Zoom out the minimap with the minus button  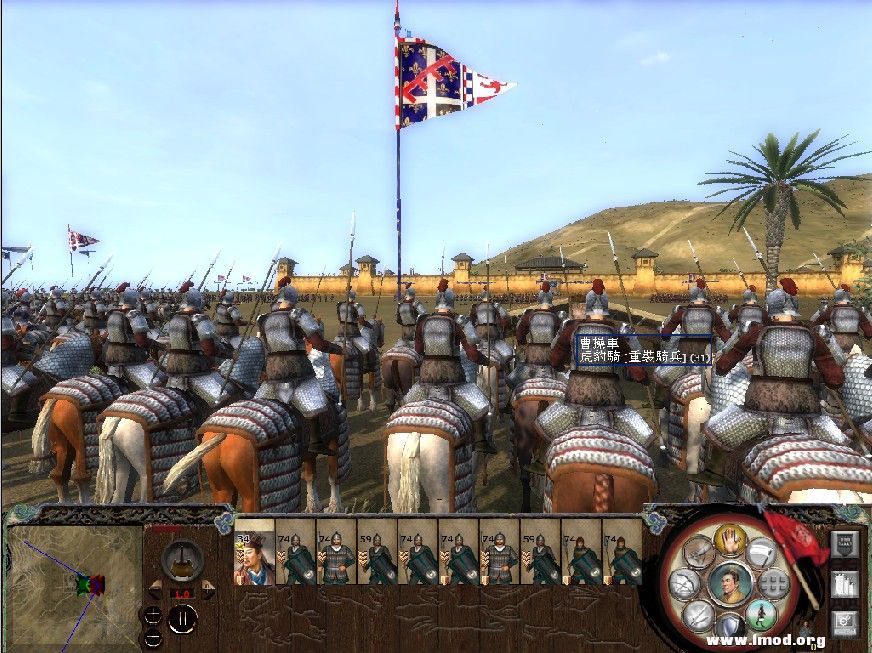pos(152,636)
